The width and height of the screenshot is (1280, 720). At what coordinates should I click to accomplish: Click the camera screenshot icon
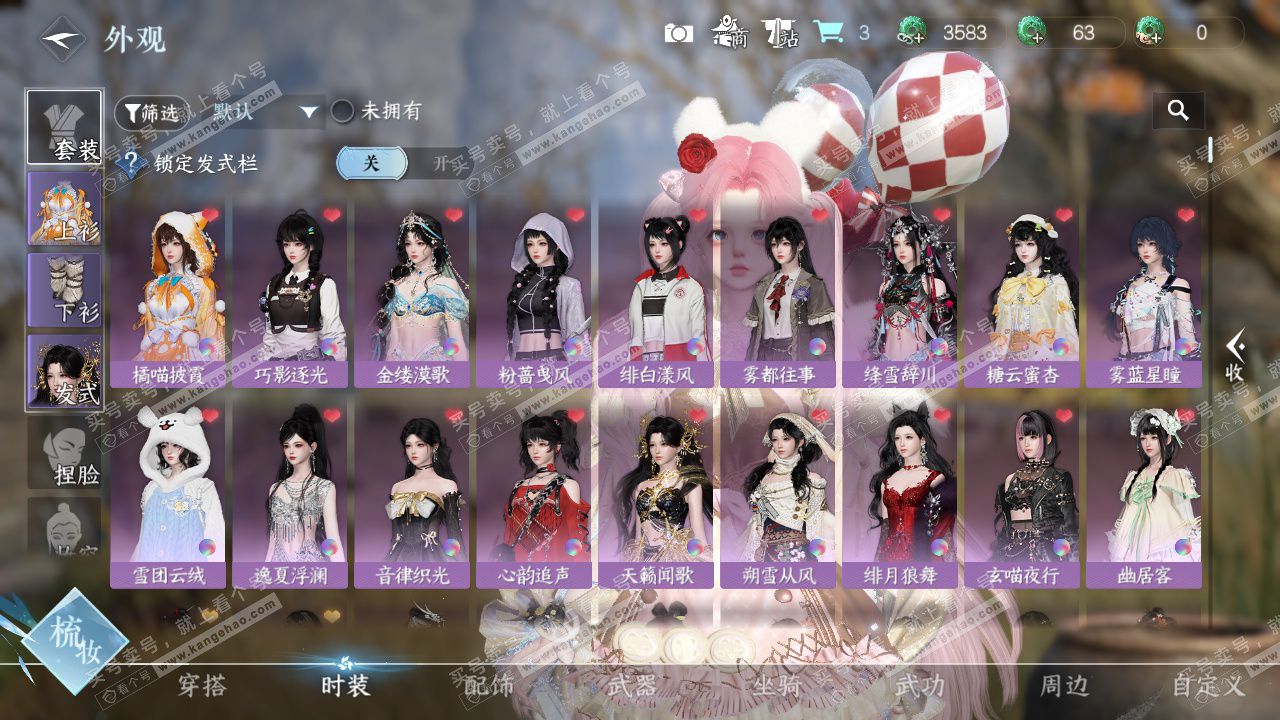[x=679, y=33]
